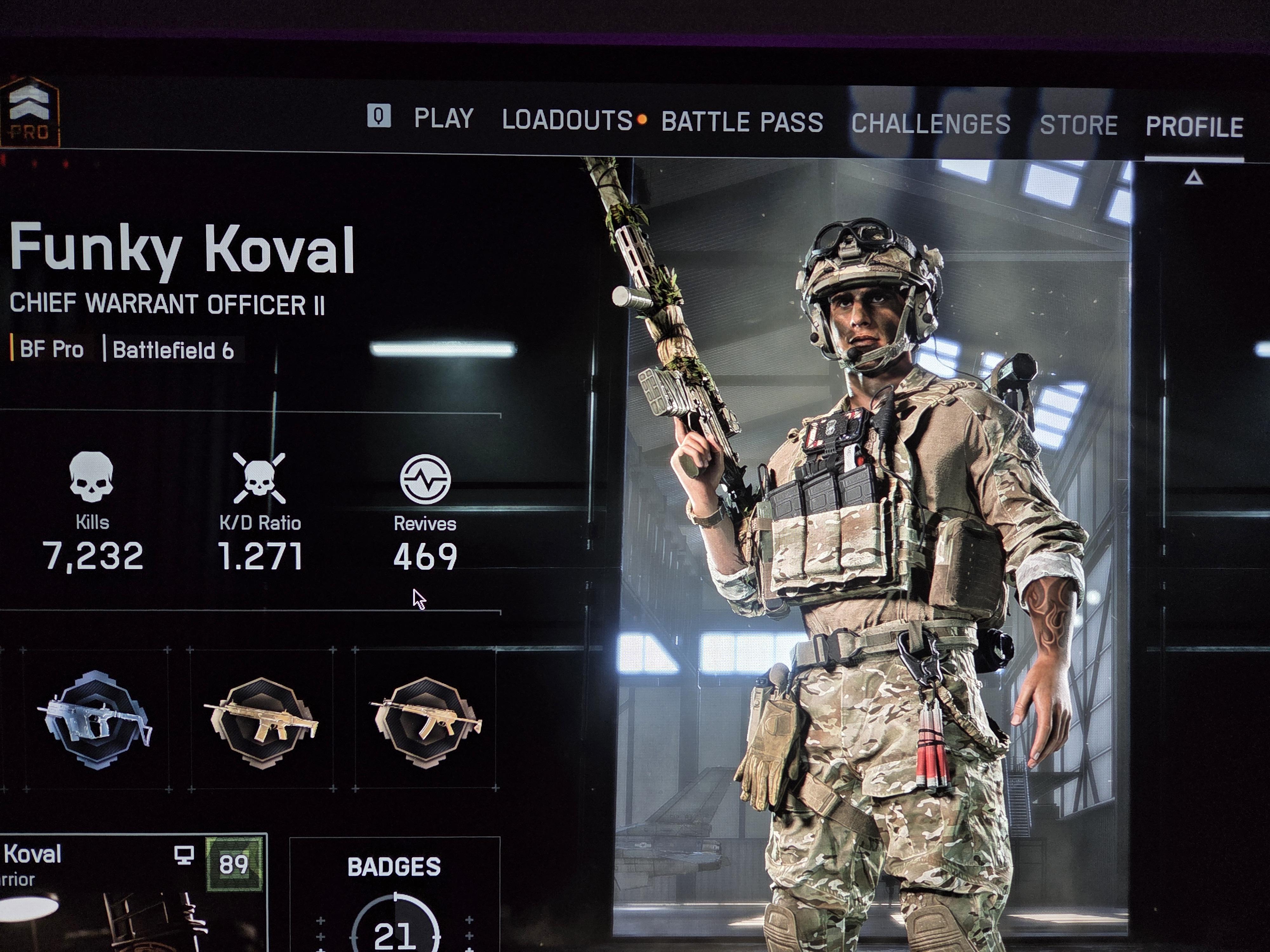1270x952 pixels.
Task: Click the triangle arrow under PROFILE
Action: click(x=1193, y=178)
